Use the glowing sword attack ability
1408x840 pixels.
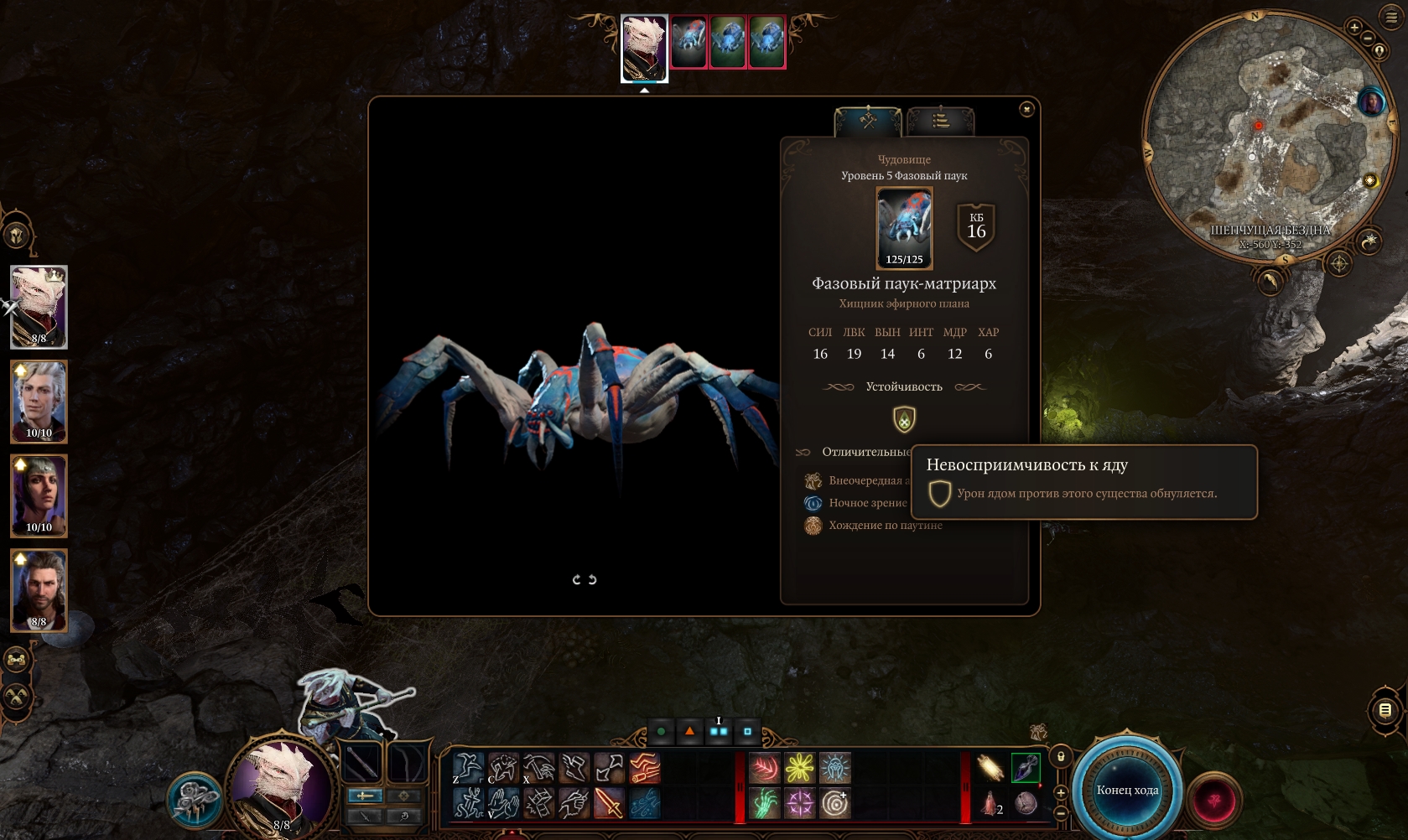tap(610, 803)
